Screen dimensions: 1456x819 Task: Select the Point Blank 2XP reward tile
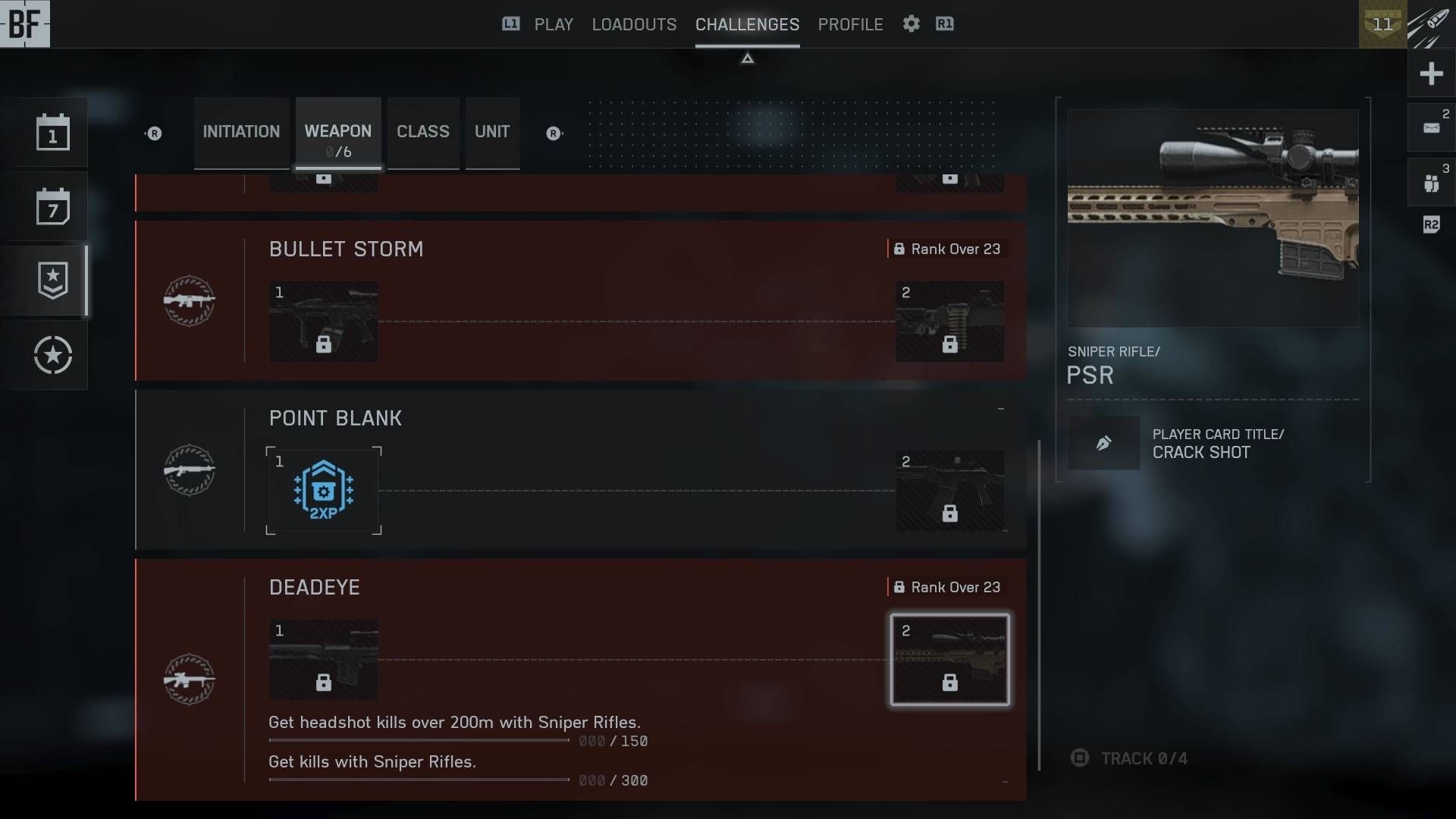324,491
